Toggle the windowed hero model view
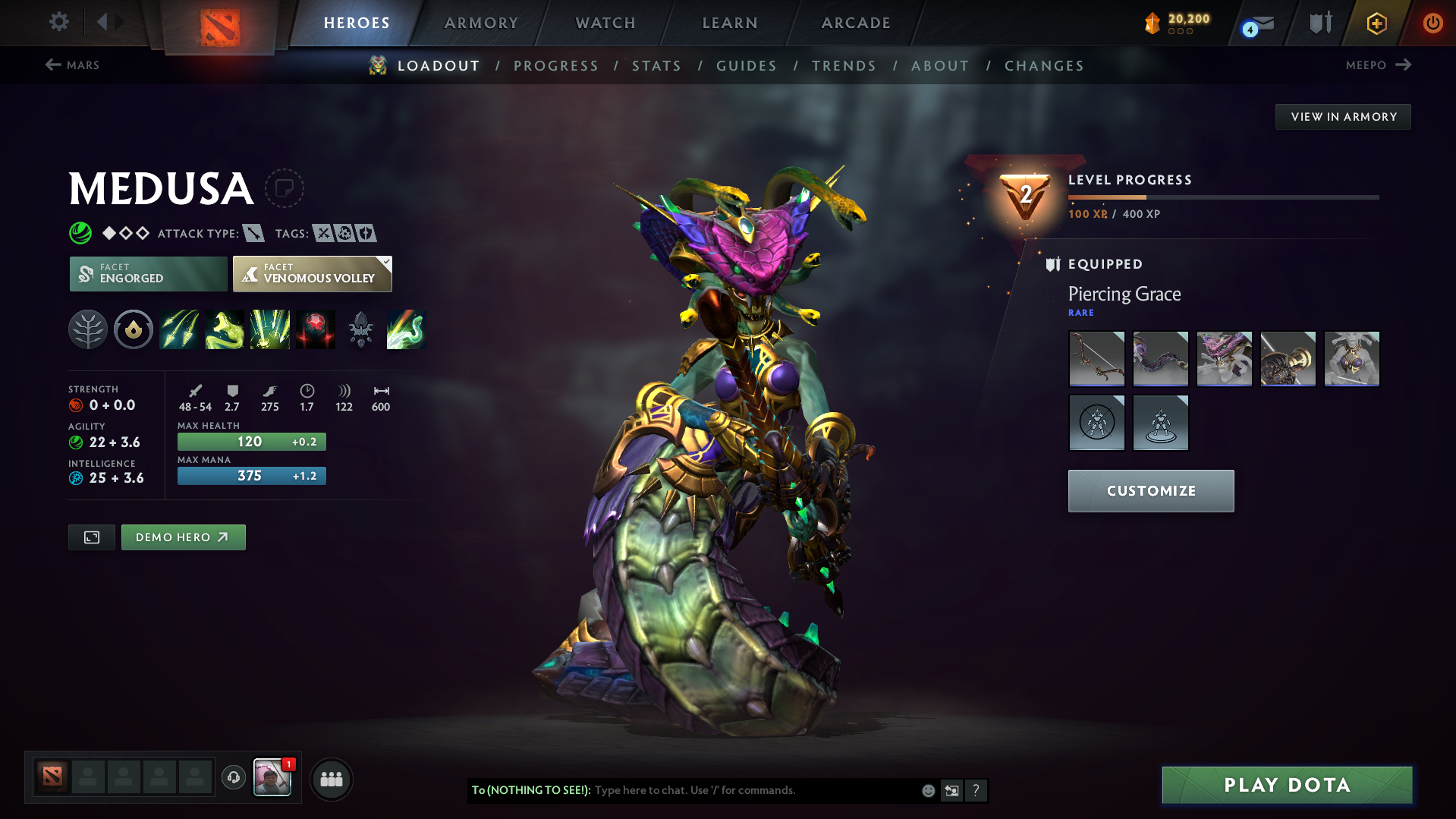 [91, 537]
